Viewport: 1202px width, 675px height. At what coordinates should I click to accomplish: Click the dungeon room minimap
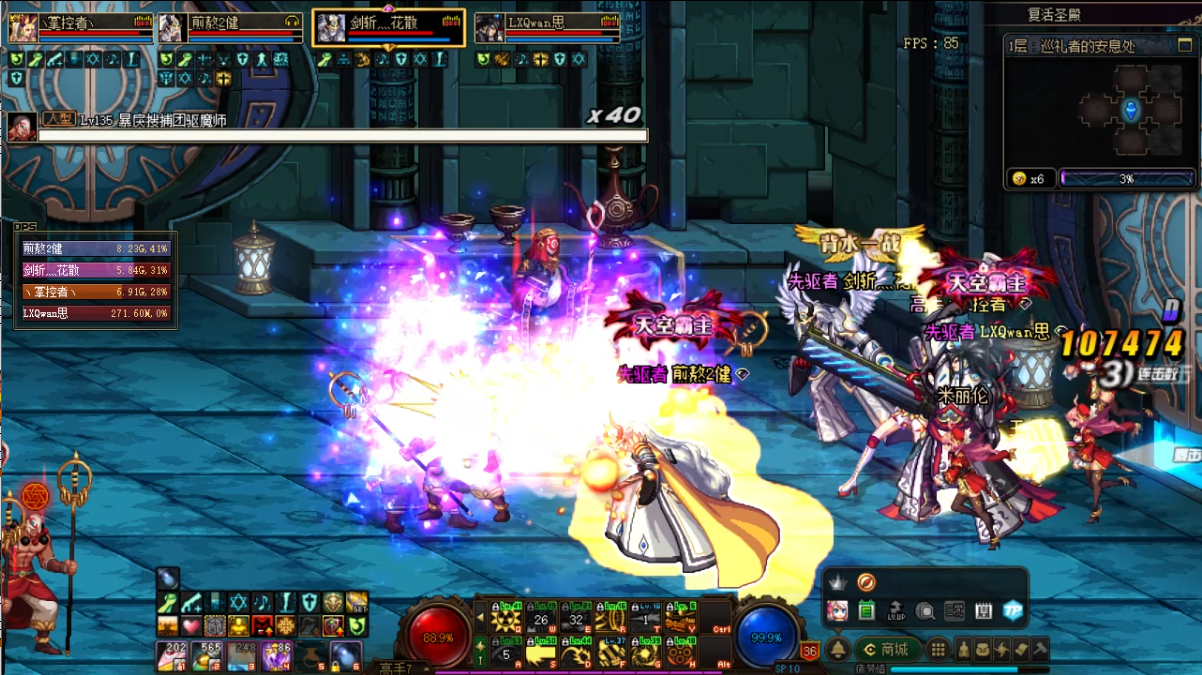(1131, 110)
